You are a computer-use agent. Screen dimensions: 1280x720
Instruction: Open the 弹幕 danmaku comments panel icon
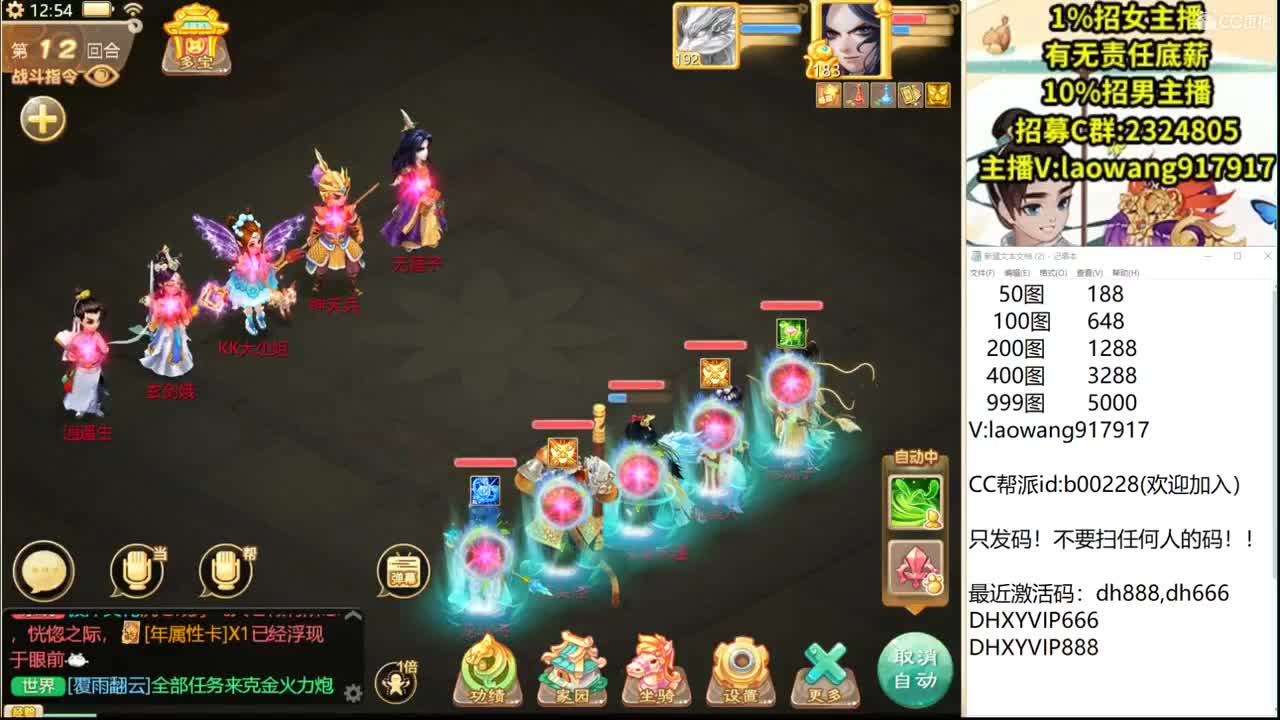pyautogui.click(x=403, y=572)
